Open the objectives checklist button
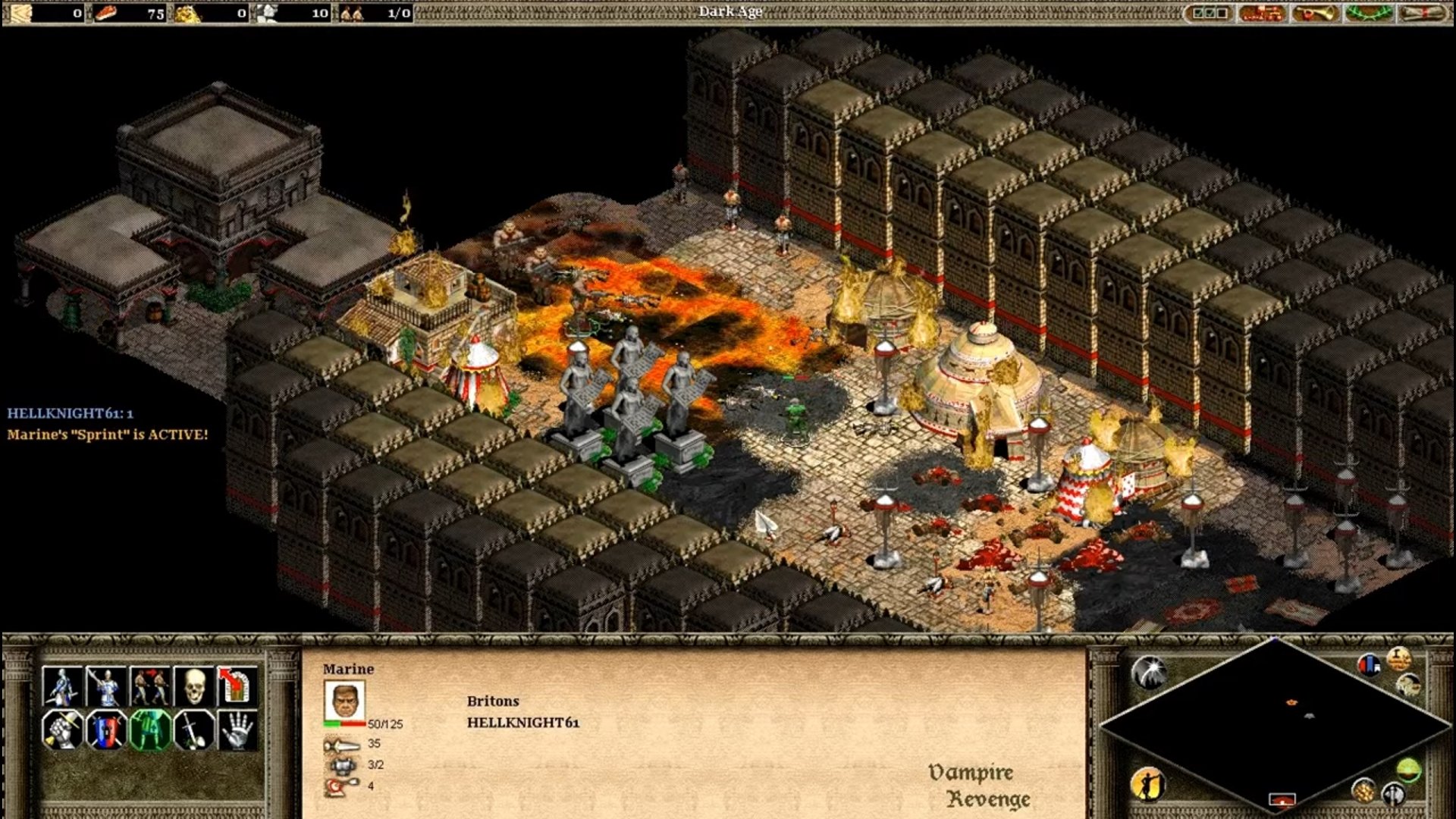This screenshot has width=1456, height=819. pos(1210,13)
